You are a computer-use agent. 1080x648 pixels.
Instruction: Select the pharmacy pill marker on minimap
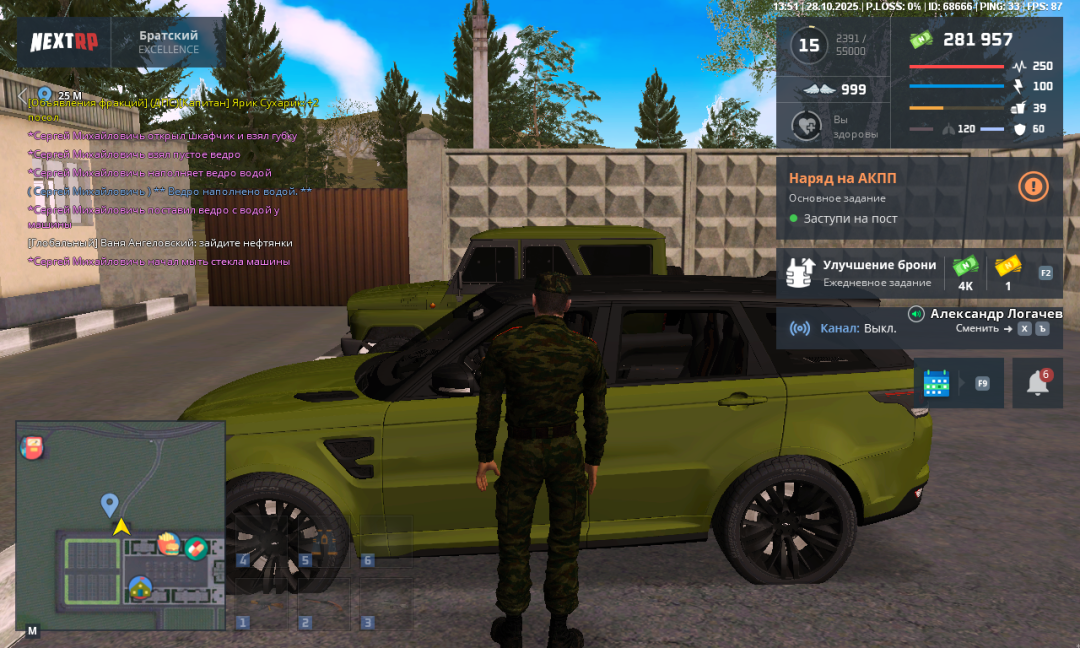(195, 548)
